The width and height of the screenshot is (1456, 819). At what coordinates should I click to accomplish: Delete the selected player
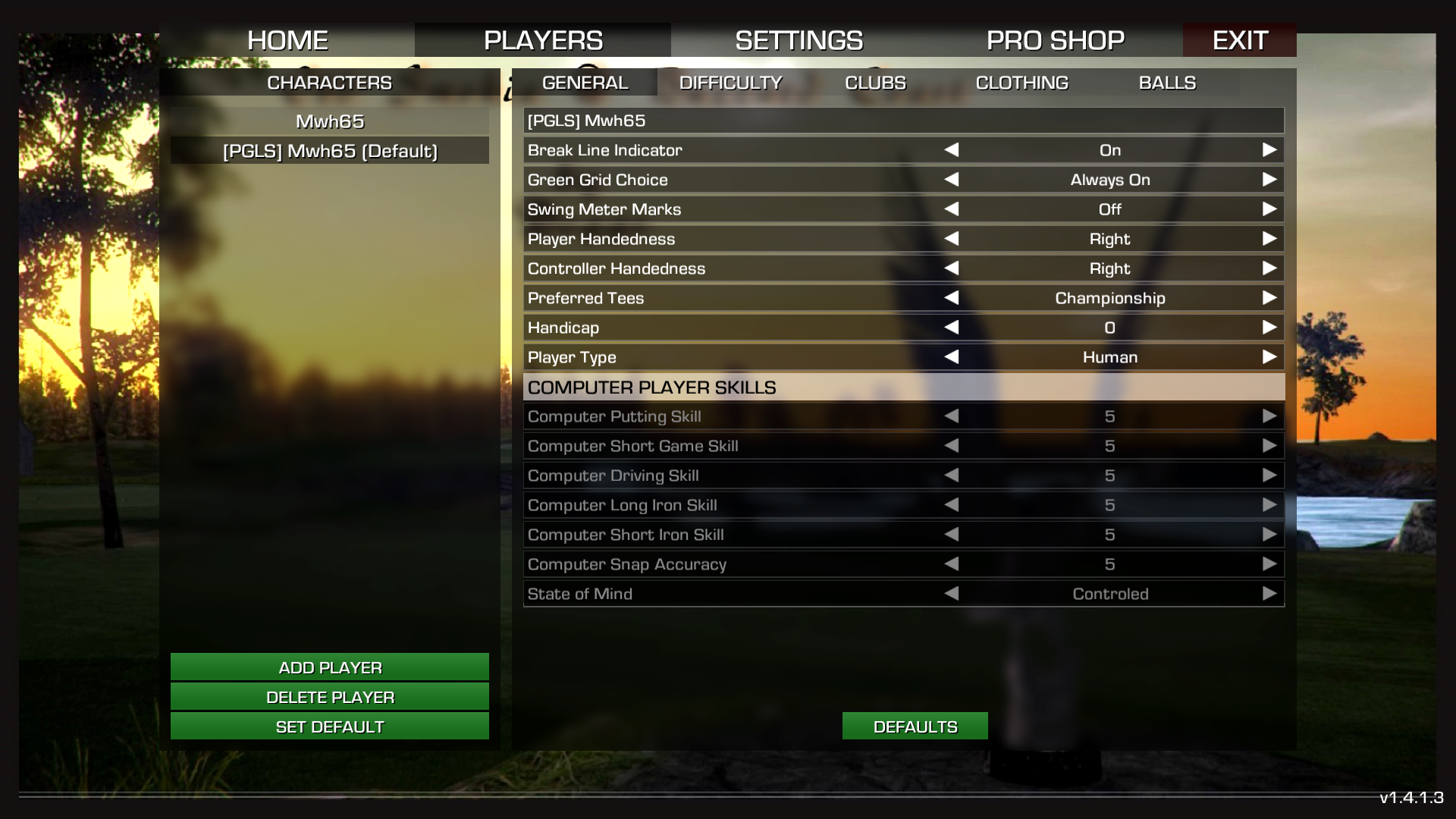(330, 697)
